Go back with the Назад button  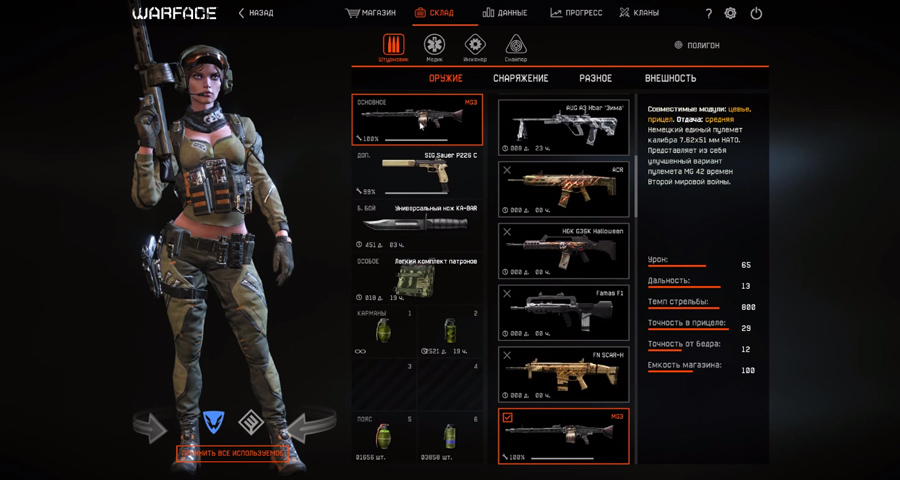[256, 13]
